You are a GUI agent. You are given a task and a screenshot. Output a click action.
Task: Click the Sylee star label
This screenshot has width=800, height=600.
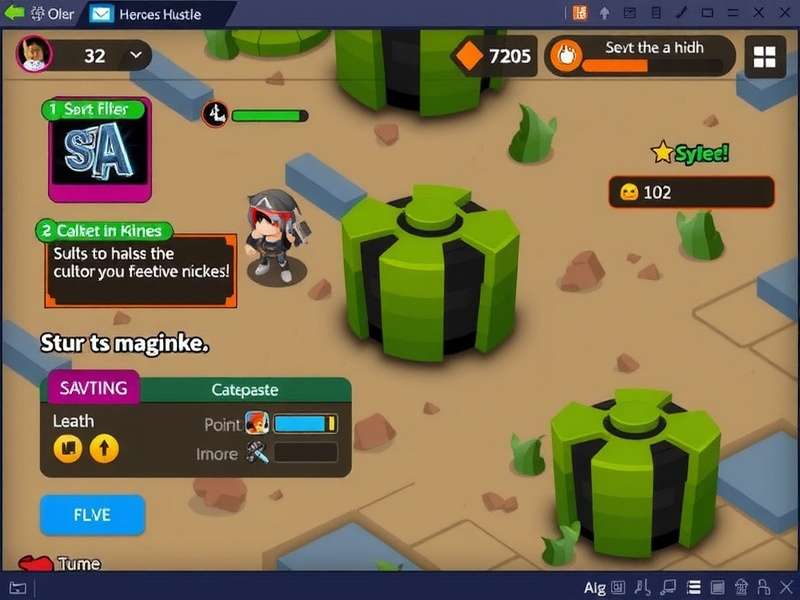[x=690, y=153]
